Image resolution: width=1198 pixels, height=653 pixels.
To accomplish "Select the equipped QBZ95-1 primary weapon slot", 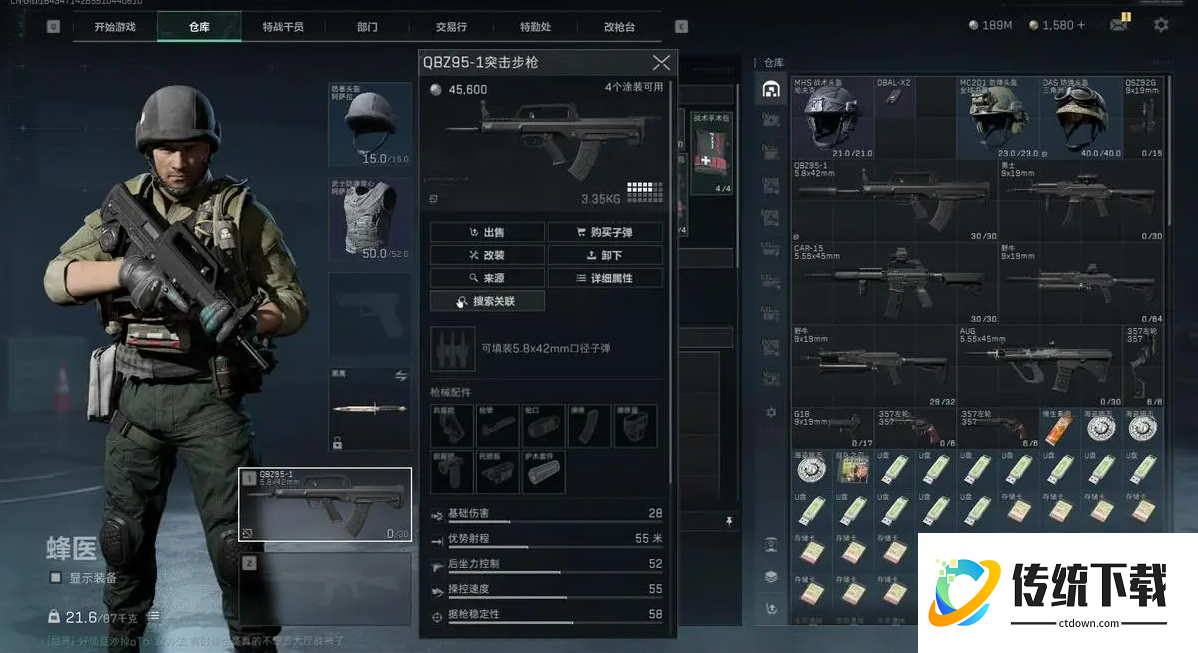I will pyautogui.click(x=325, y=504).
